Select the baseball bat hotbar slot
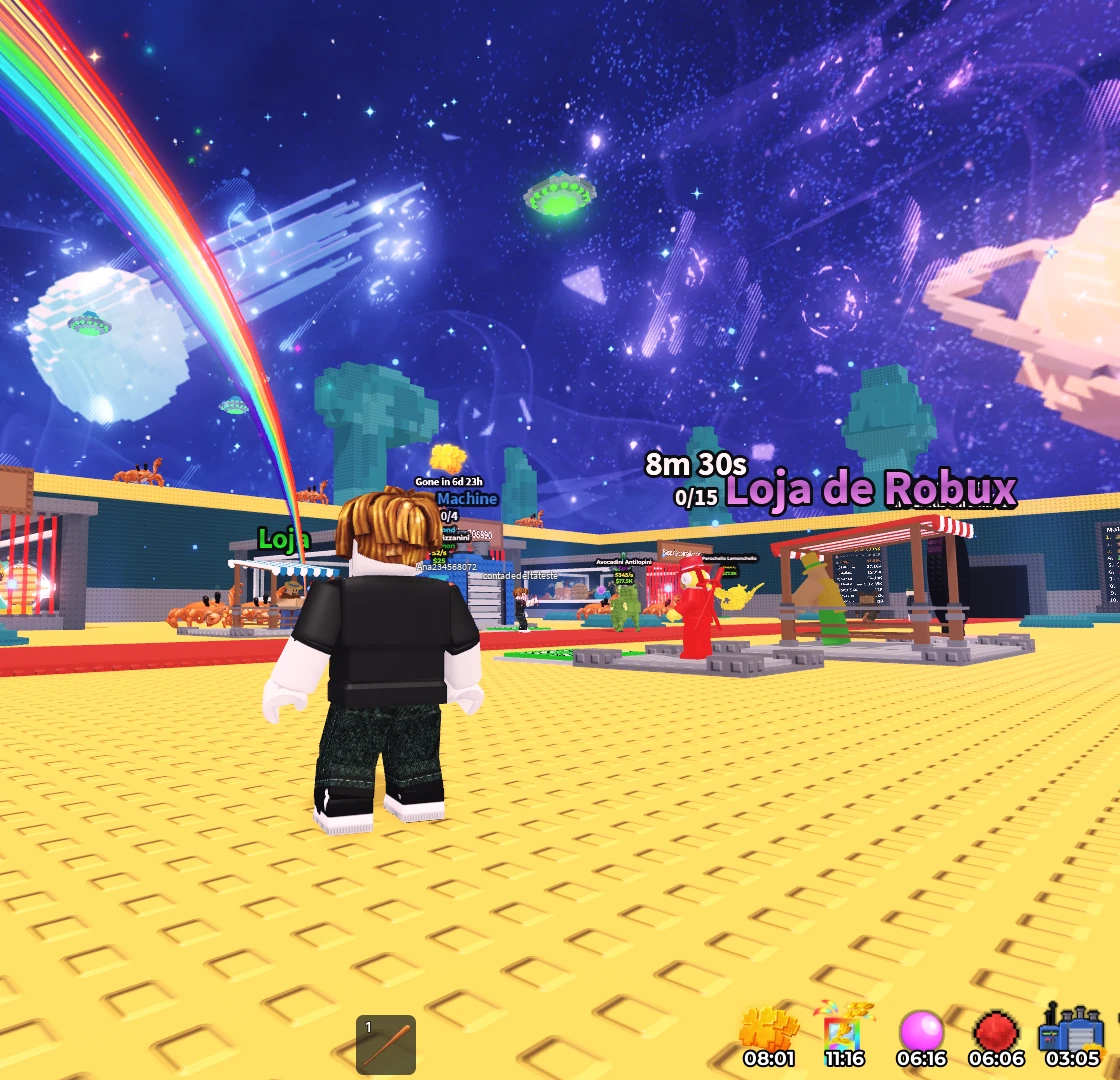 pyautogui.click(x=386, y=1044)
